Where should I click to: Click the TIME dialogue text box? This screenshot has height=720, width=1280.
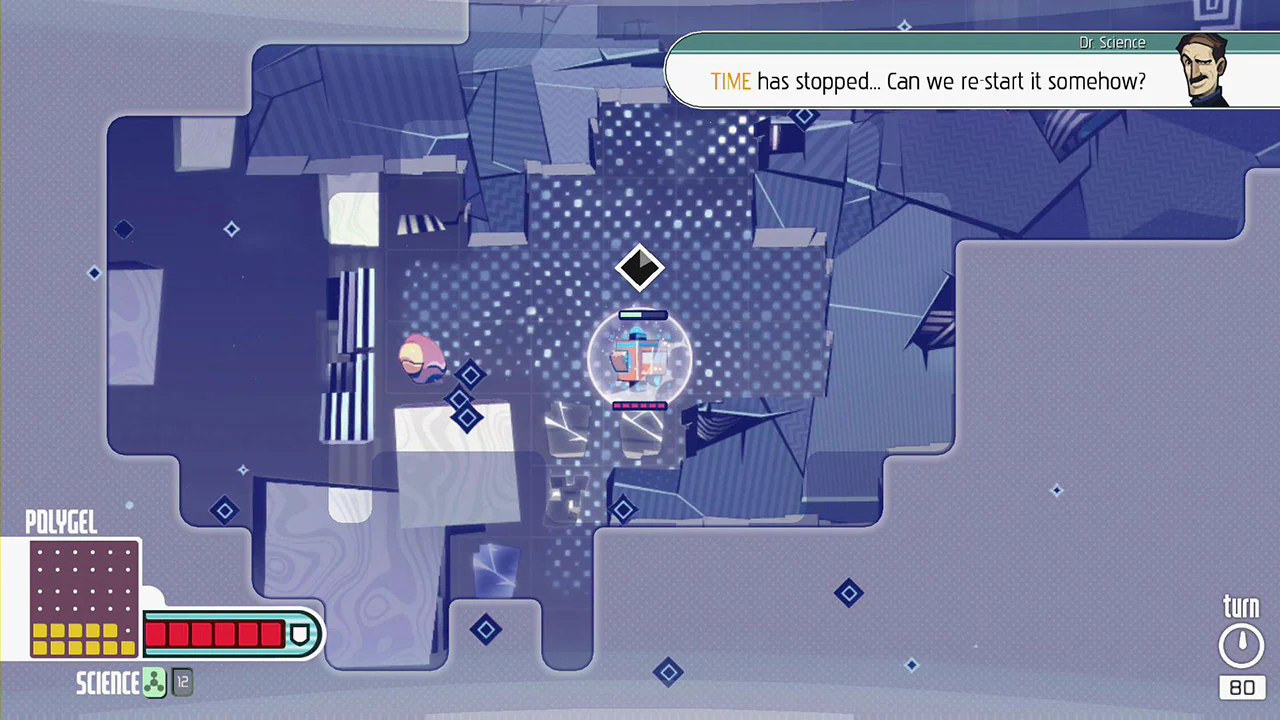[x=928, y=81]
